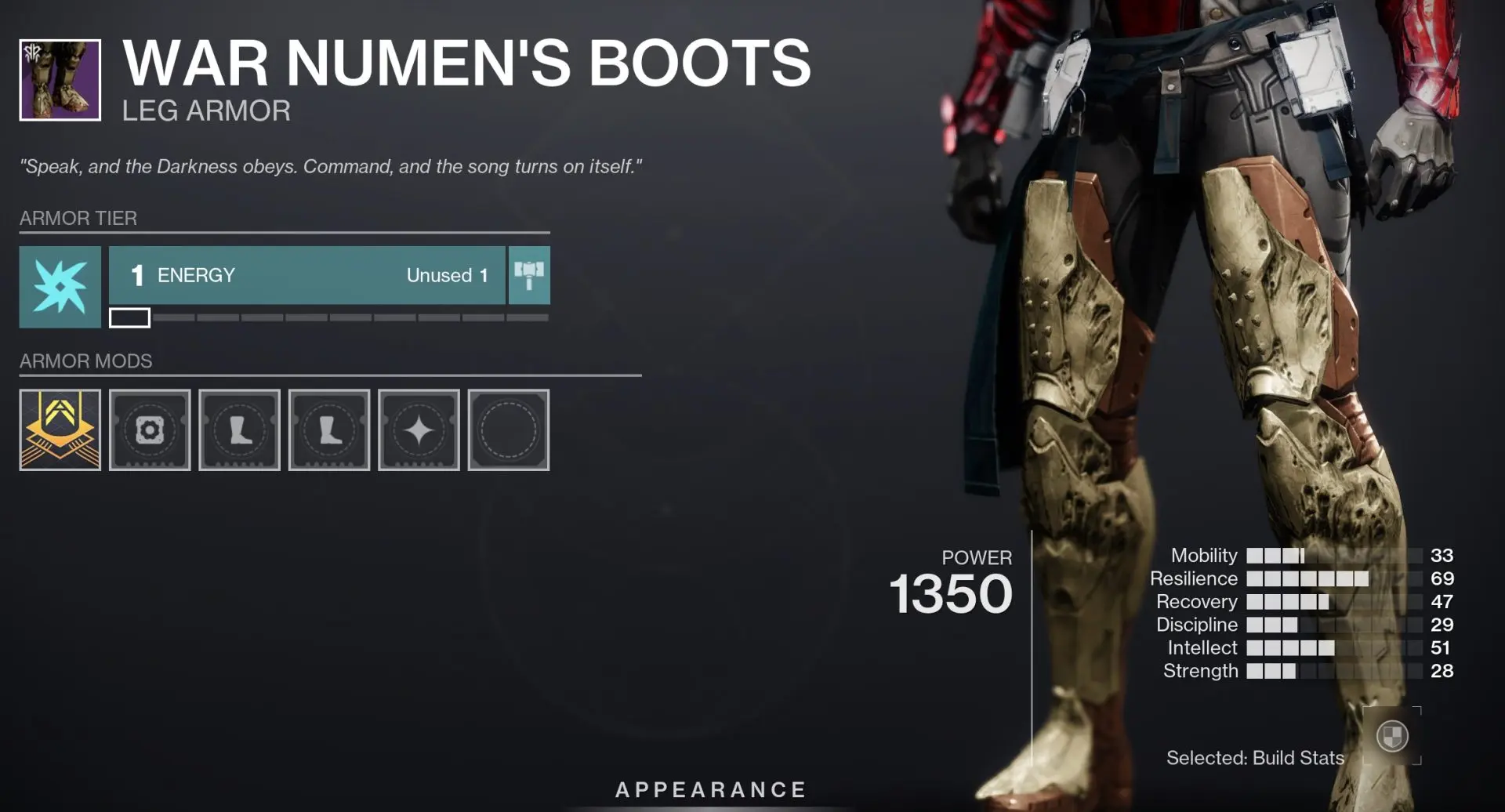Screen dimensions: 1505x812
Task: Switch to the Appearance tab
Action: (x=709, y=790)
